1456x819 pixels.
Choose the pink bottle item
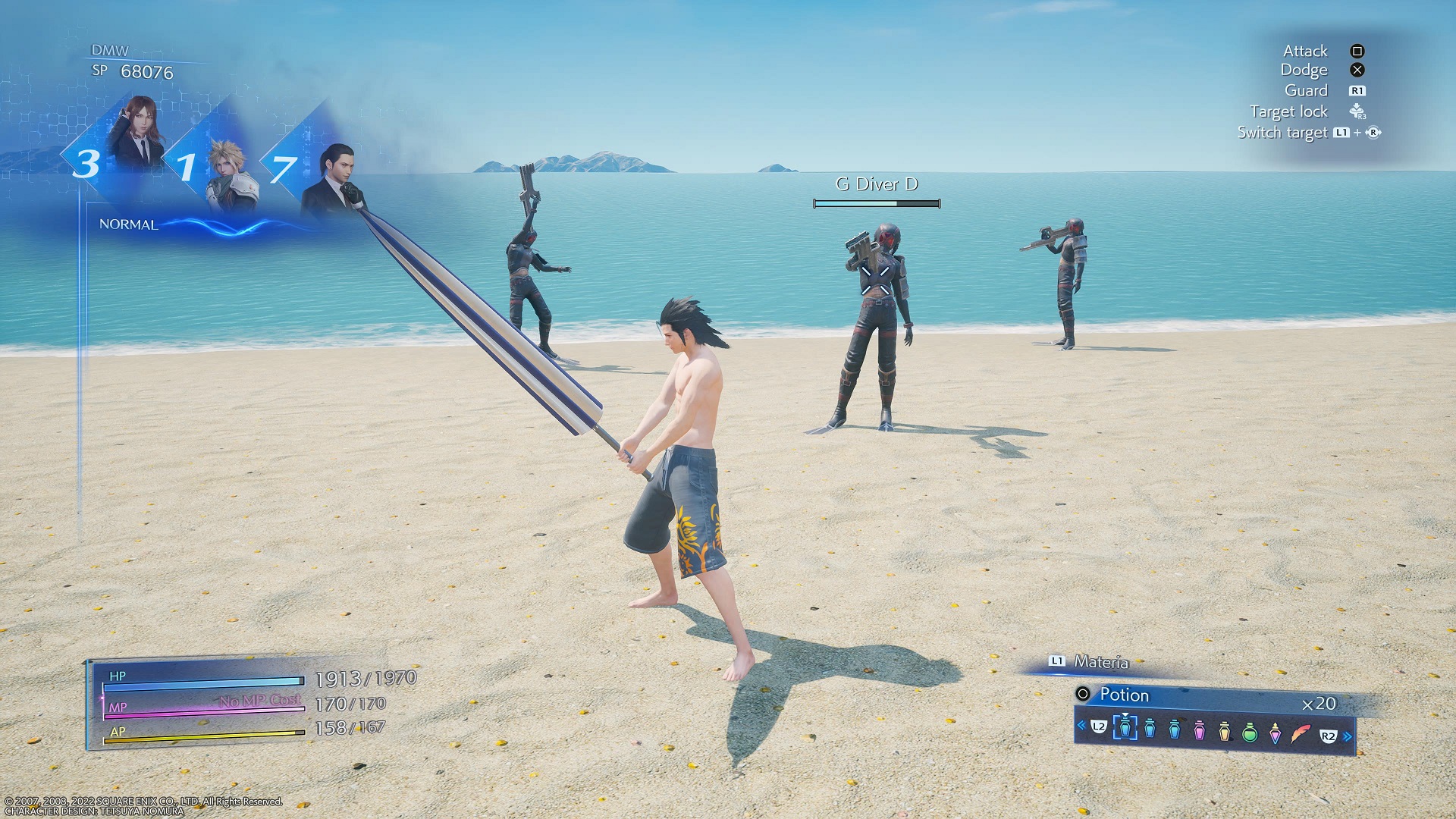point(1199,731)
